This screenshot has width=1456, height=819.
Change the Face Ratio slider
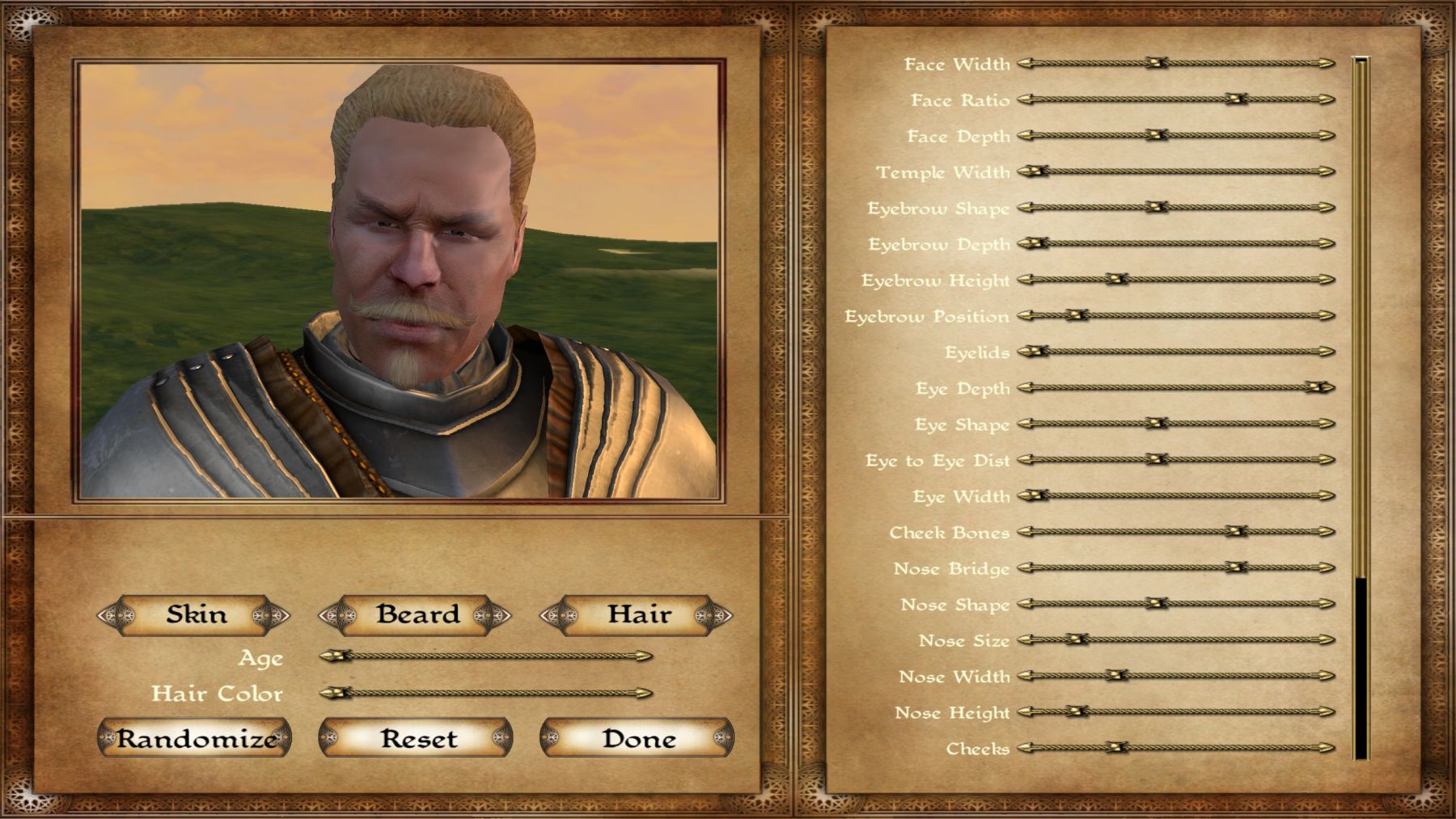1175,99
